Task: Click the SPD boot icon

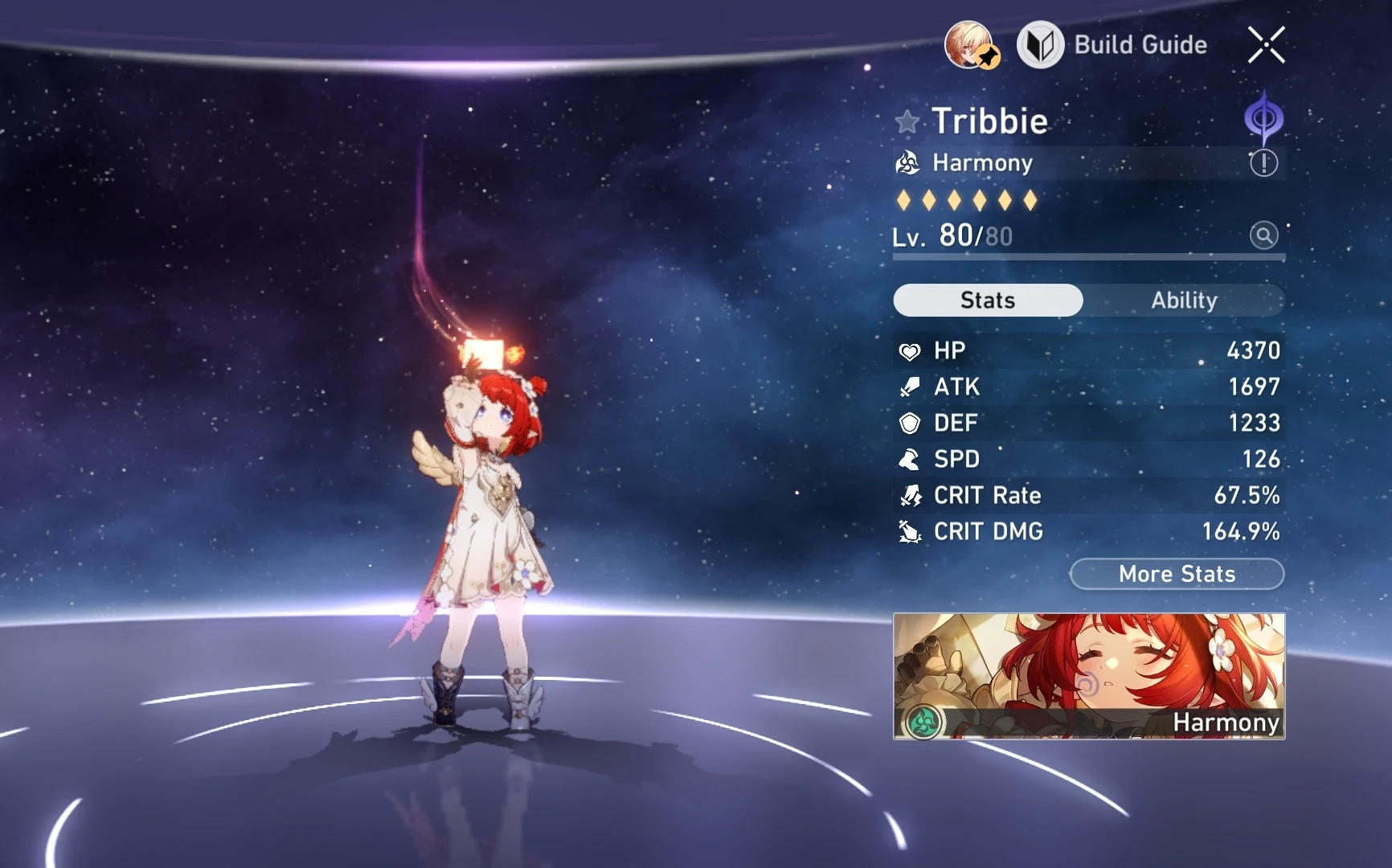Action: click(x=909, y=459)
